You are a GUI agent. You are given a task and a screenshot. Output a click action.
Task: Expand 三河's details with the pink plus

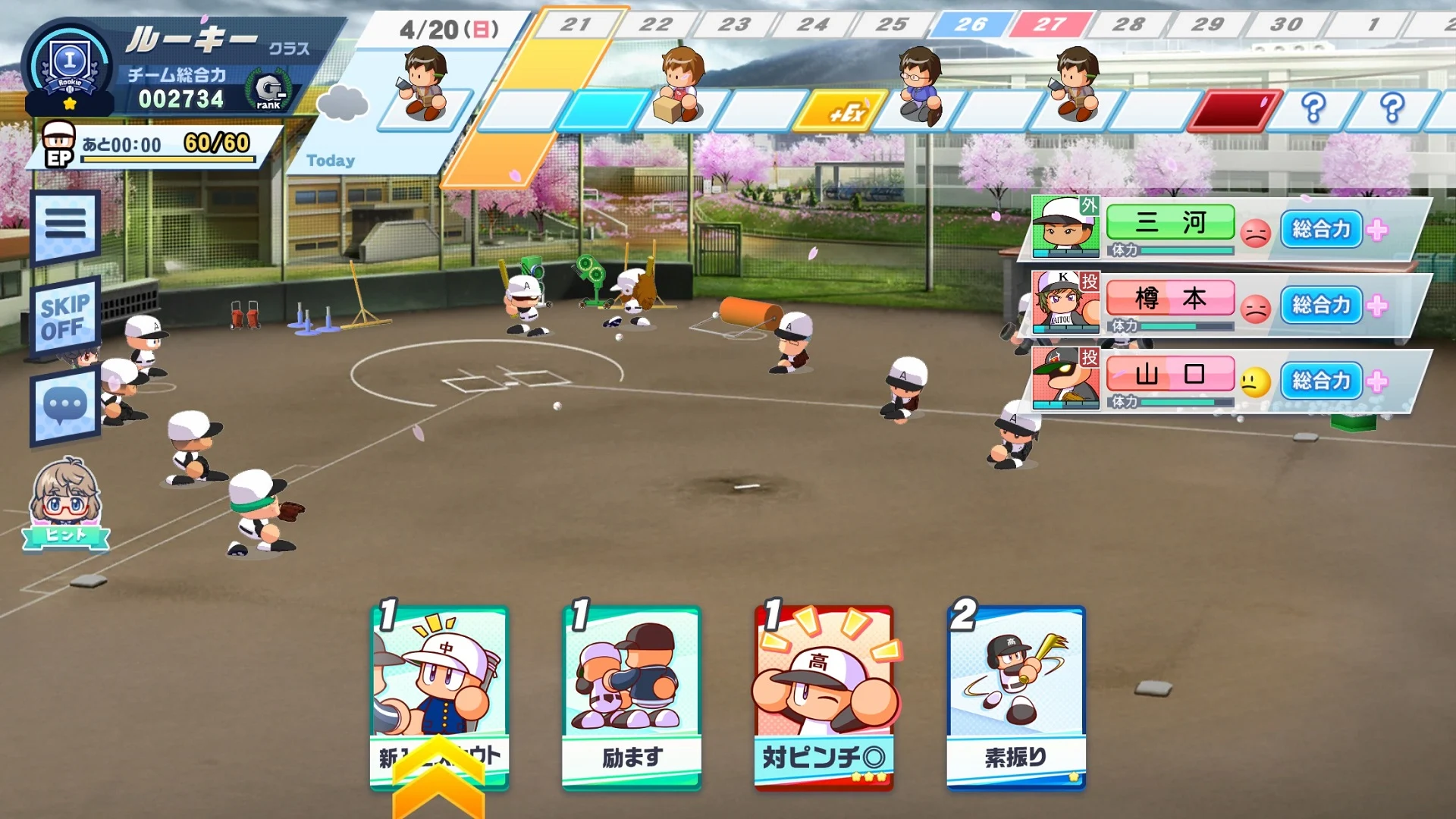pyautogui.click(x=1378, y=230)
